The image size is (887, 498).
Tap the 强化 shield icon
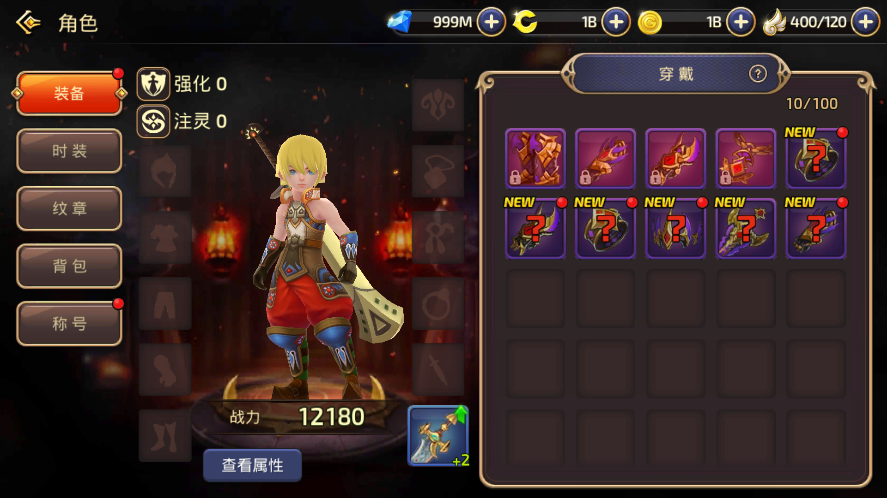click(x=153, y=84)
